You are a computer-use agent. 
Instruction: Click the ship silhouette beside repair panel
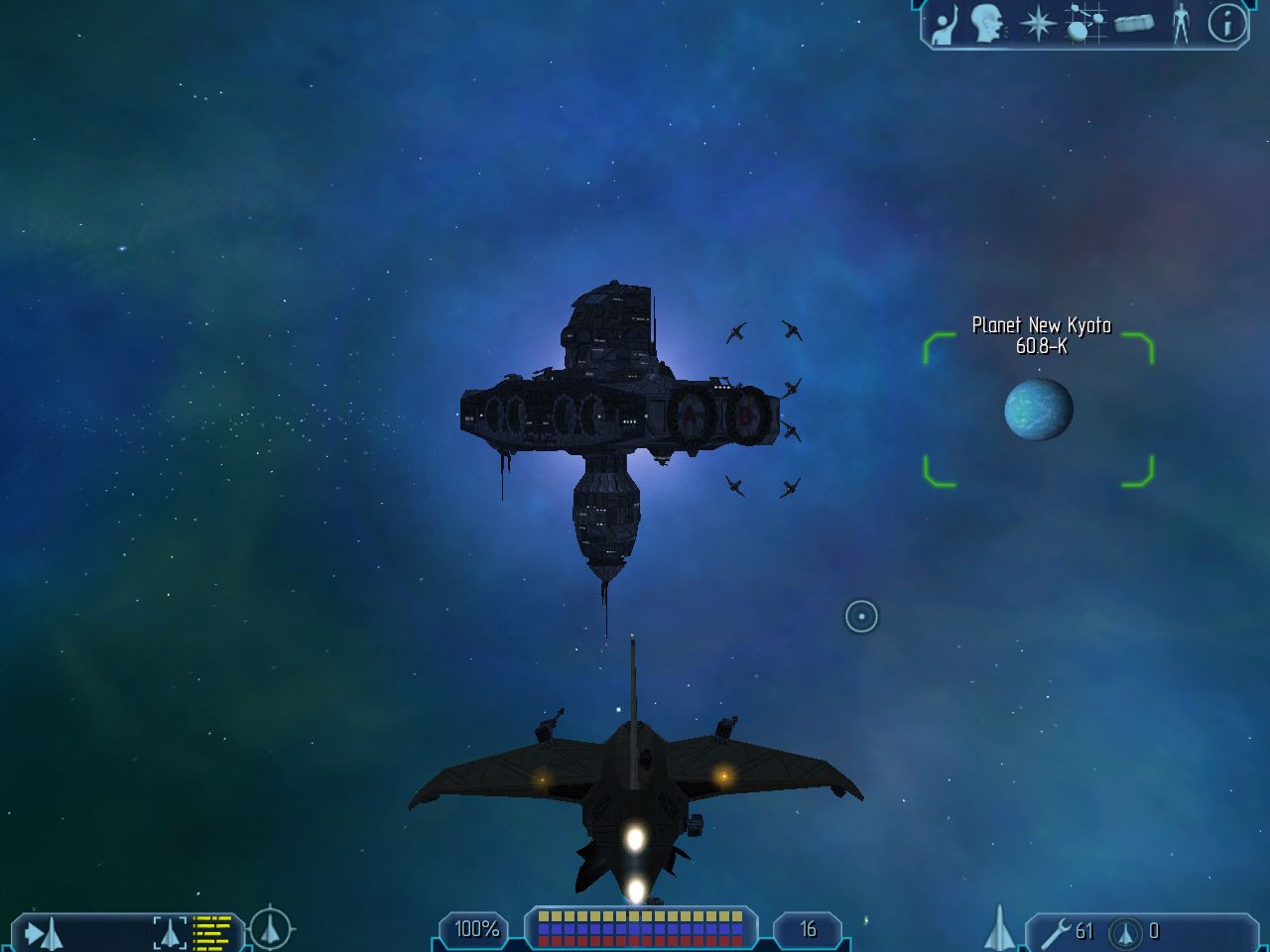(x=1000, y=930)
